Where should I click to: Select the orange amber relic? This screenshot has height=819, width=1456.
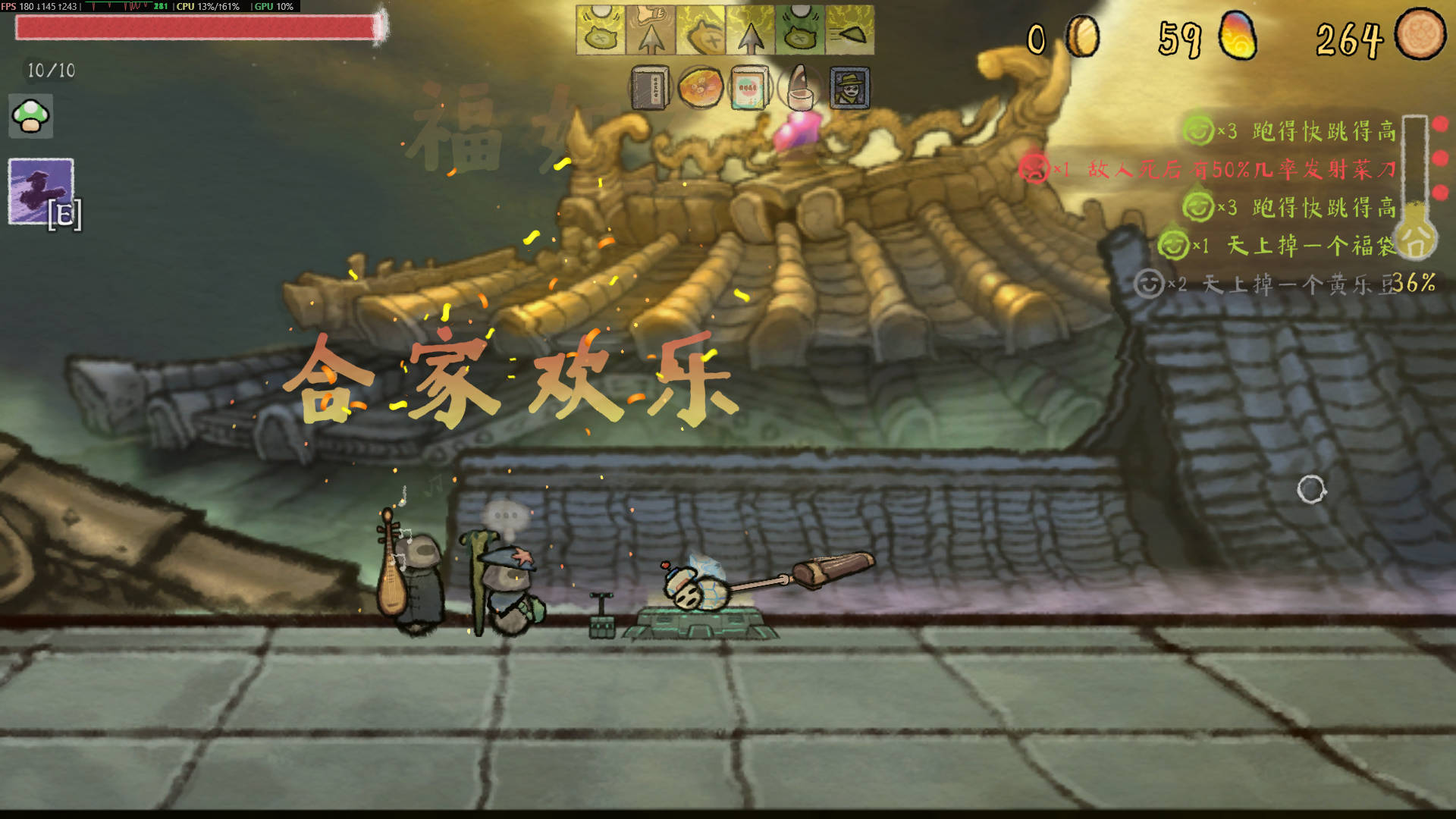[x=699, y=88]
